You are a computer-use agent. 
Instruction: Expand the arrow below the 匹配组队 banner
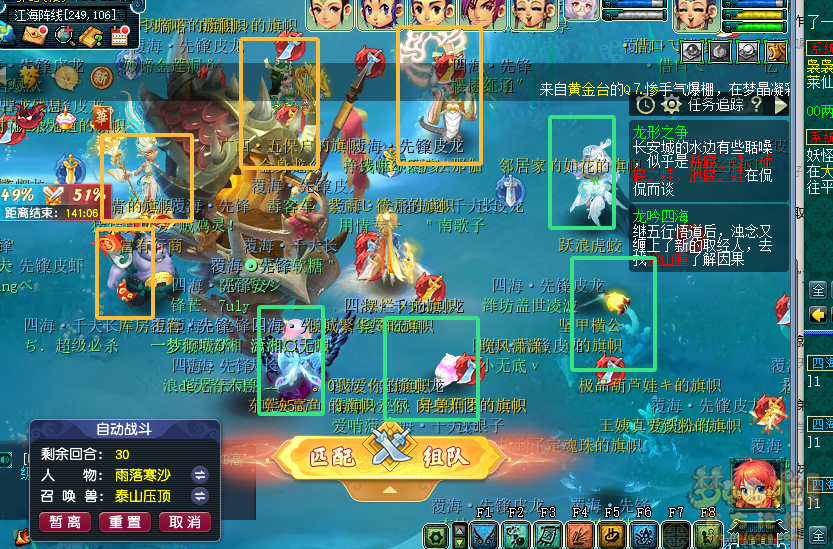coord(389,490)
